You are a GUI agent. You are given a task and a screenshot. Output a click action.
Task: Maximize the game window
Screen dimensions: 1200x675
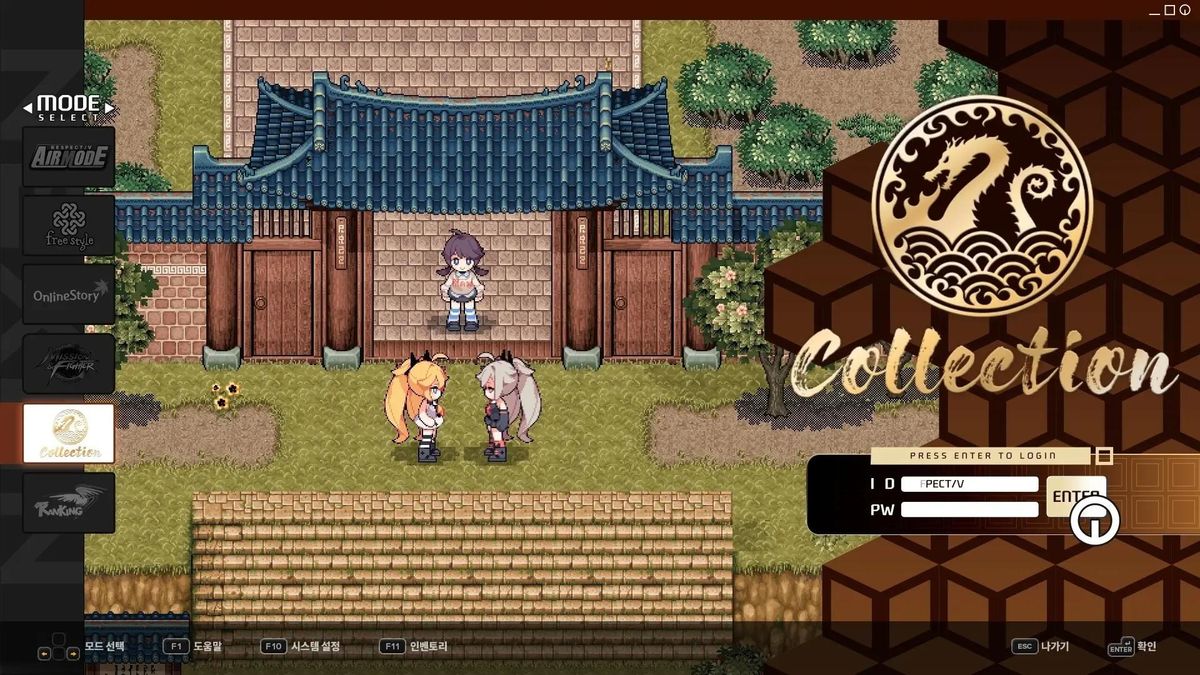pos(1170,10)
